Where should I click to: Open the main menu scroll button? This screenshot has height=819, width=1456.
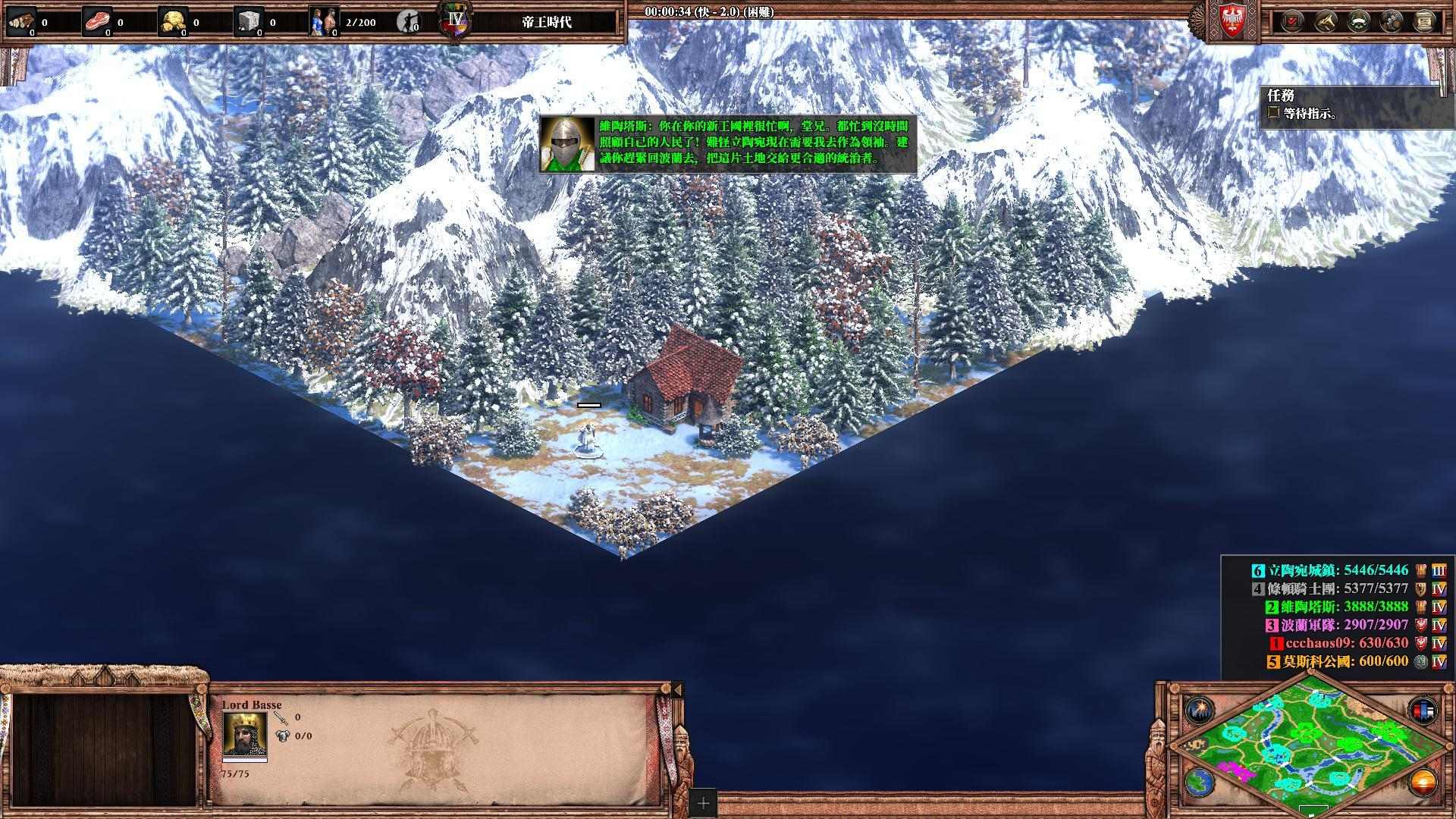(1425, 21)
